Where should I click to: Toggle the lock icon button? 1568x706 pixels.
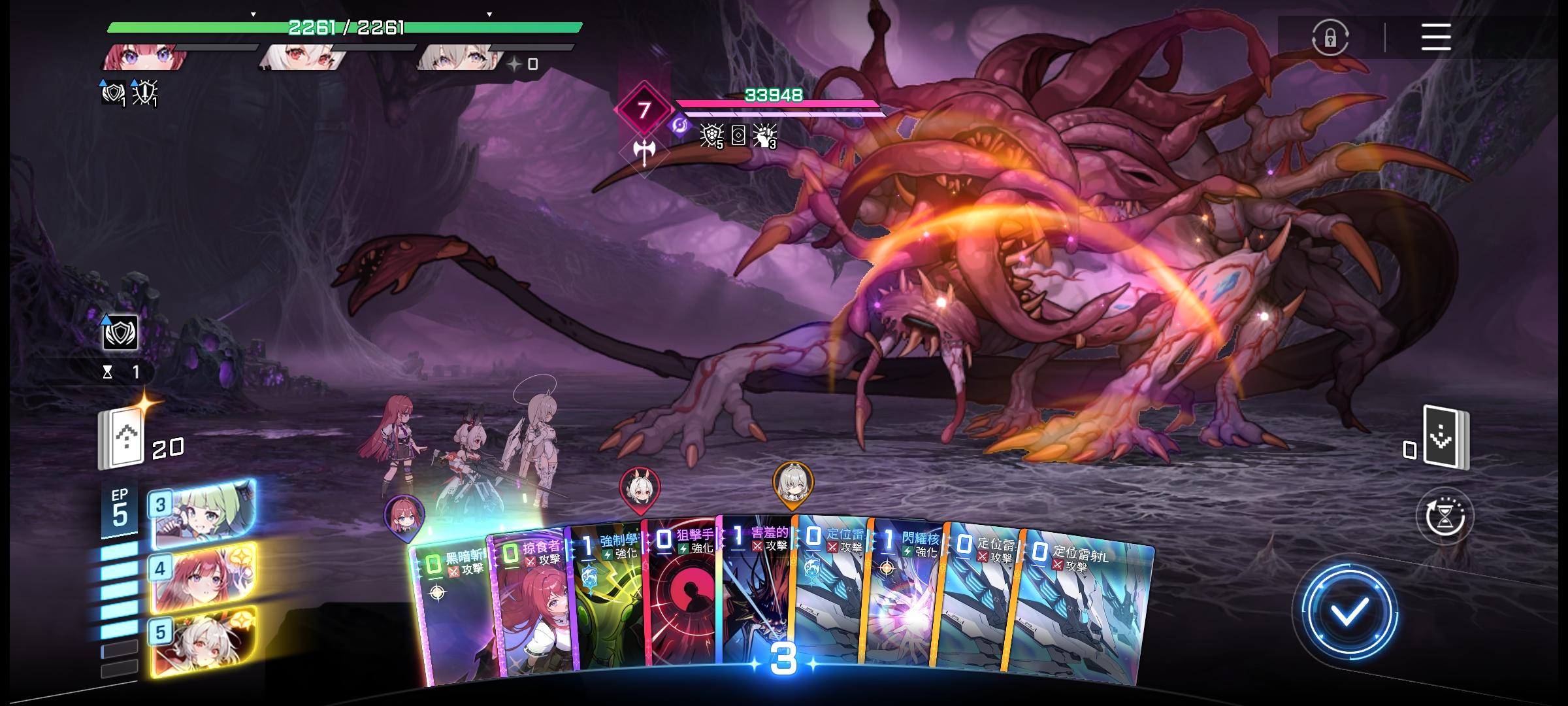point(1330,37)
